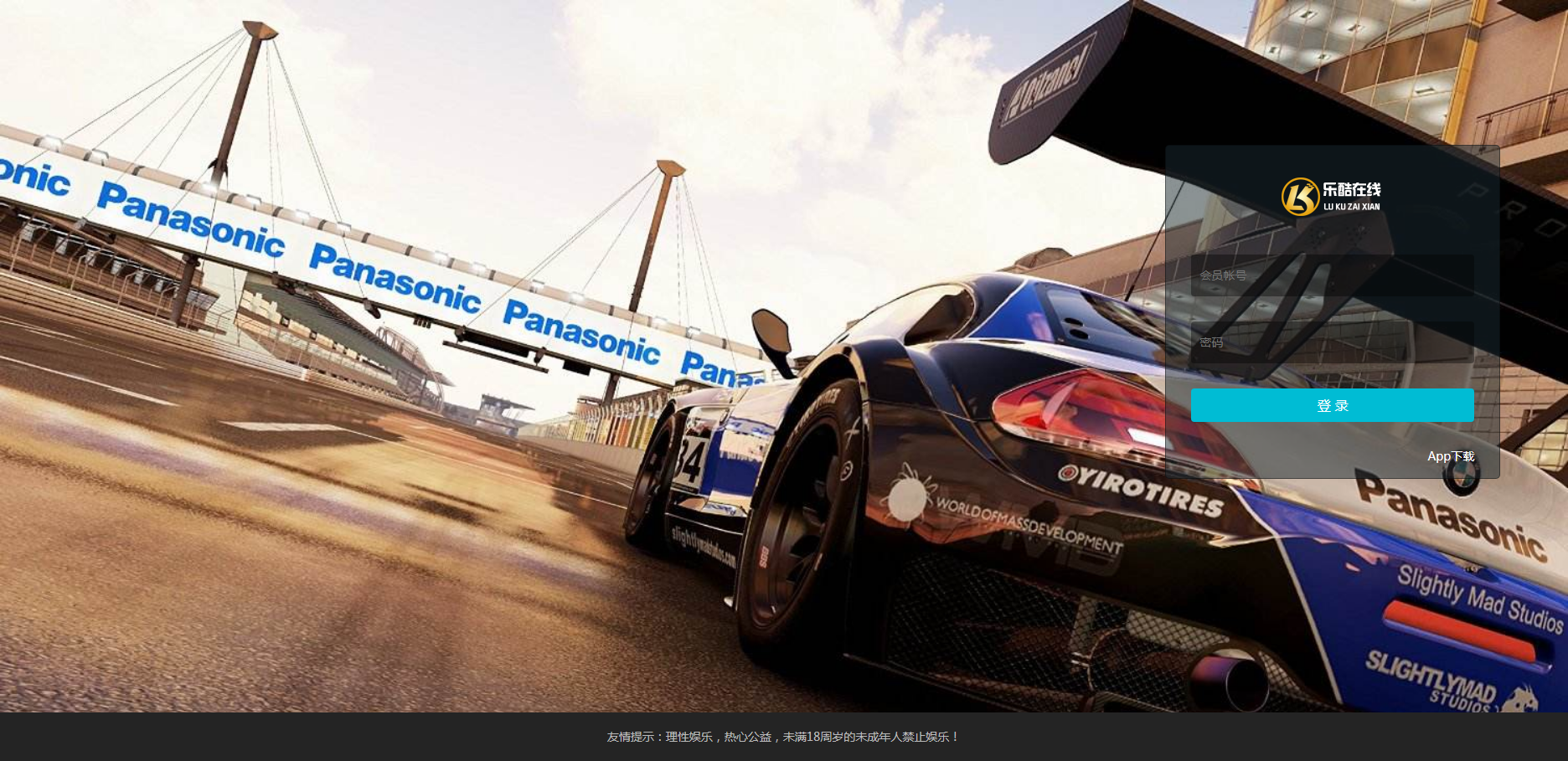Click the 乐酷在线 logo
The height and width of the screenshot is (761, 1568).
(1331, 197)
